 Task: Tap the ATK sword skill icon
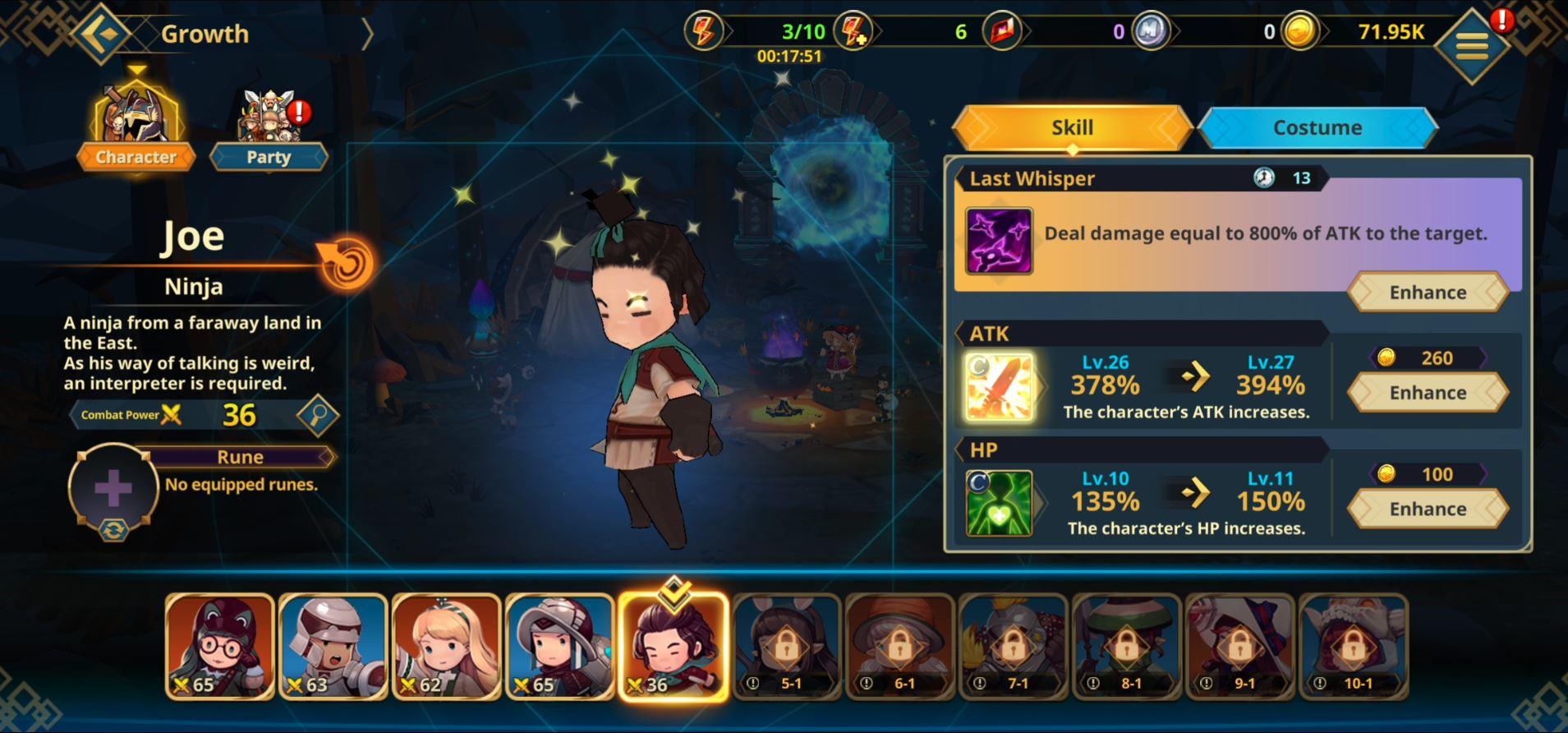click(1000, 387)
